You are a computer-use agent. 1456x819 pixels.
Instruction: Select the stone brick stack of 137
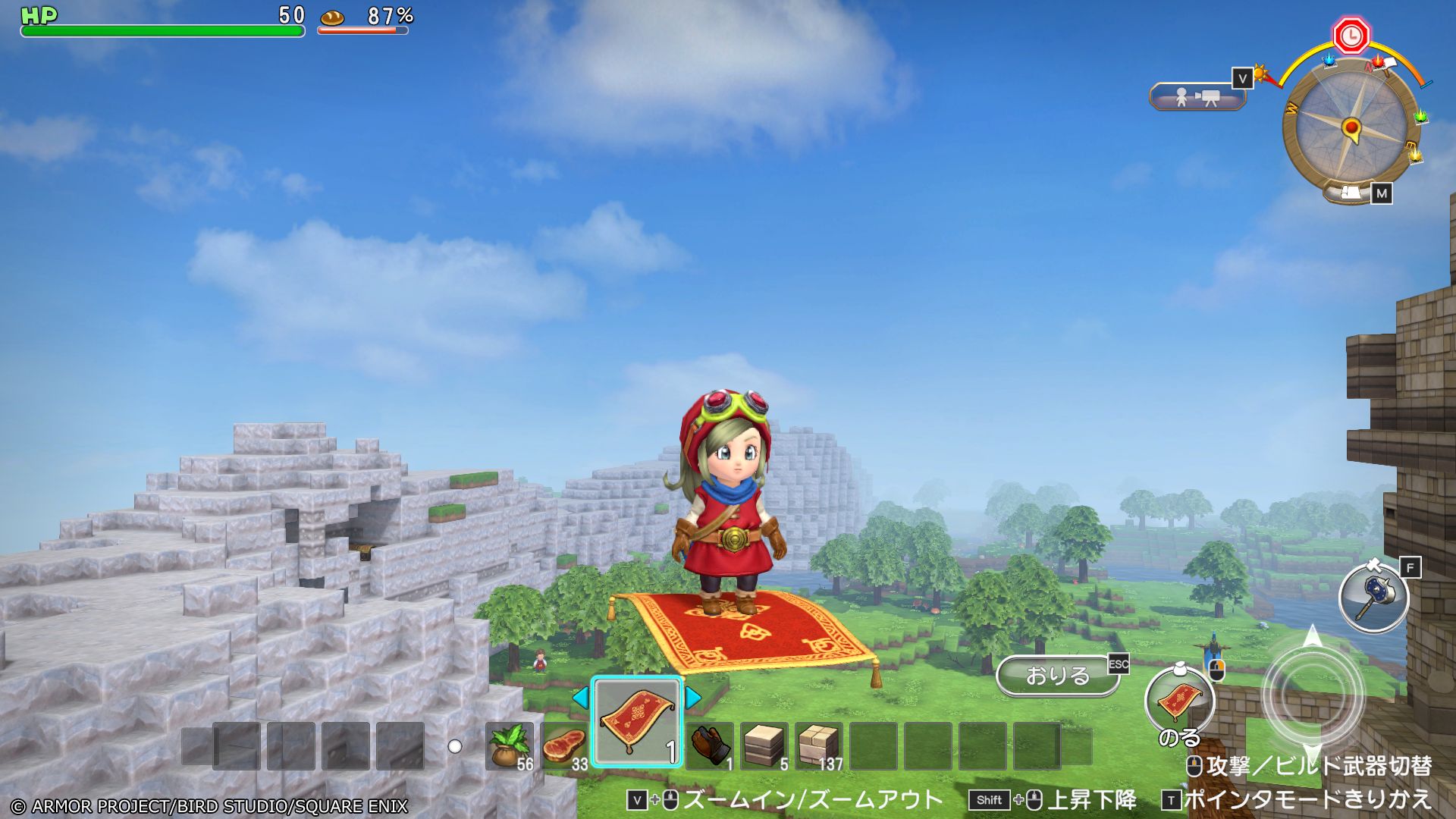(x=819, y=745)
